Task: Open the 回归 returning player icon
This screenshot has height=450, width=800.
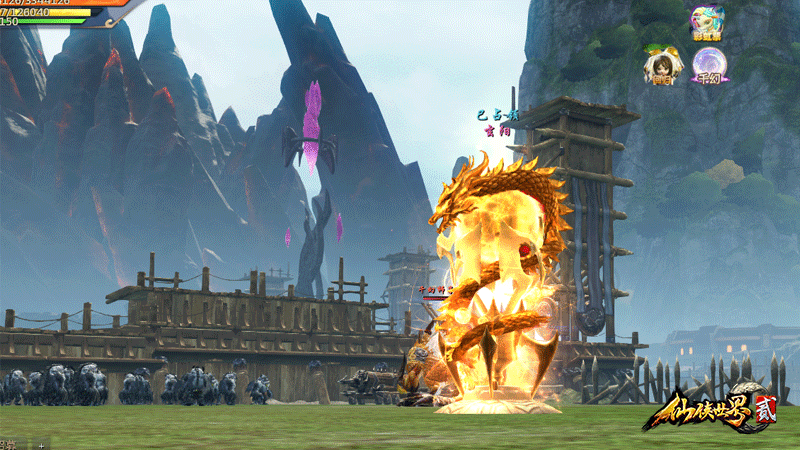Action: click(x=661, y=65)
